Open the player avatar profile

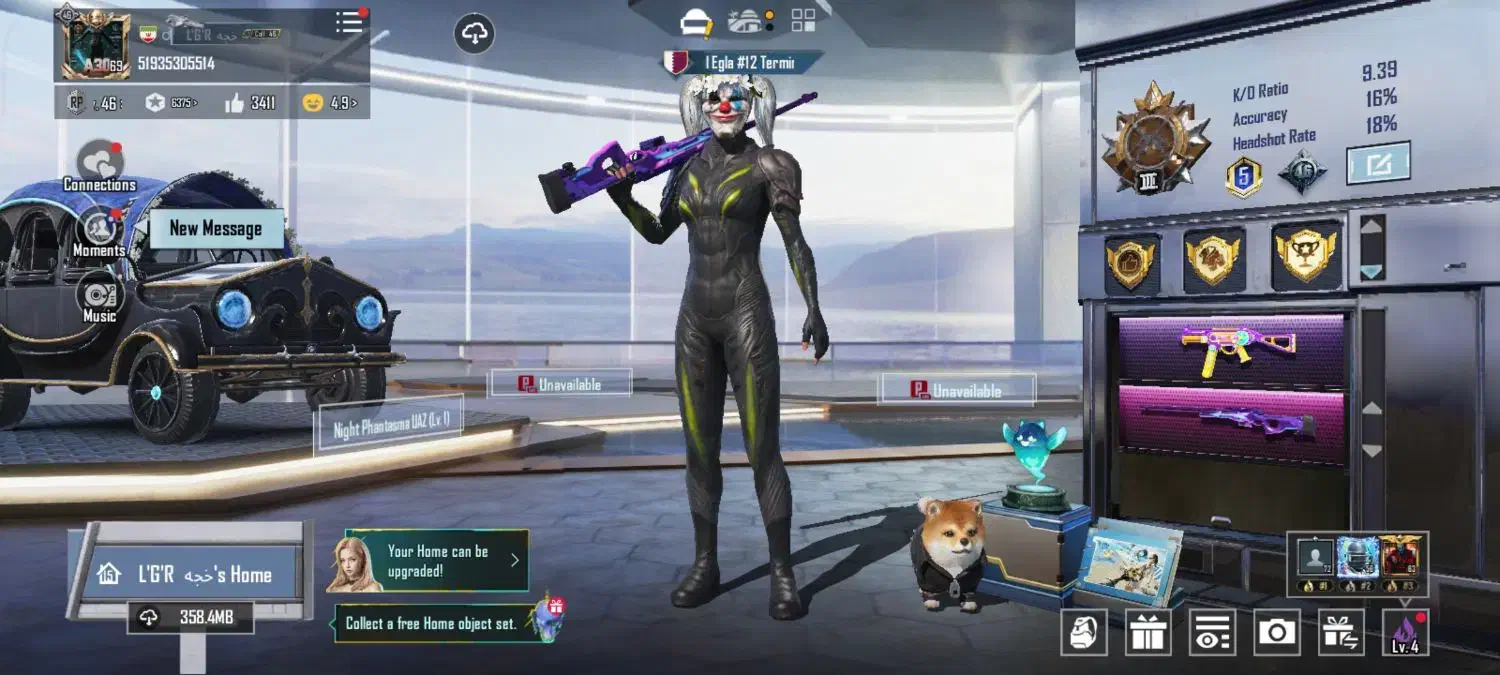coord(95,46)
